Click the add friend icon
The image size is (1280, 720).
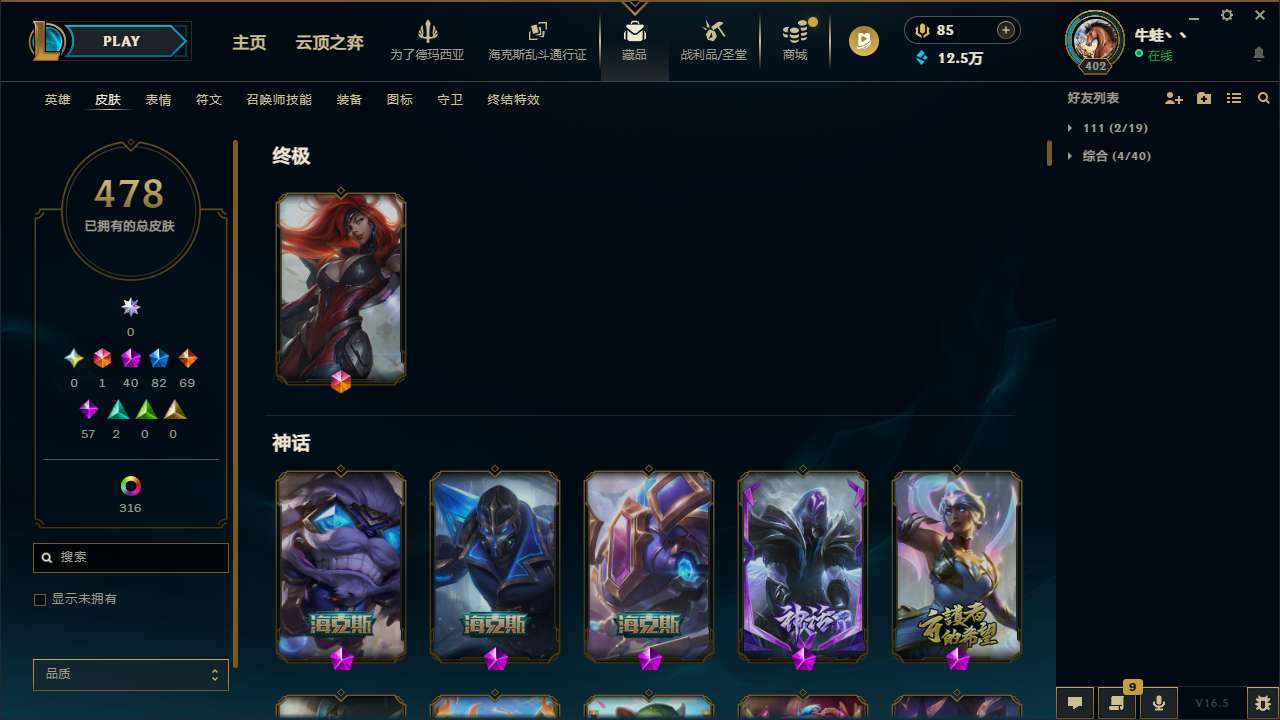click(1174, 98)
